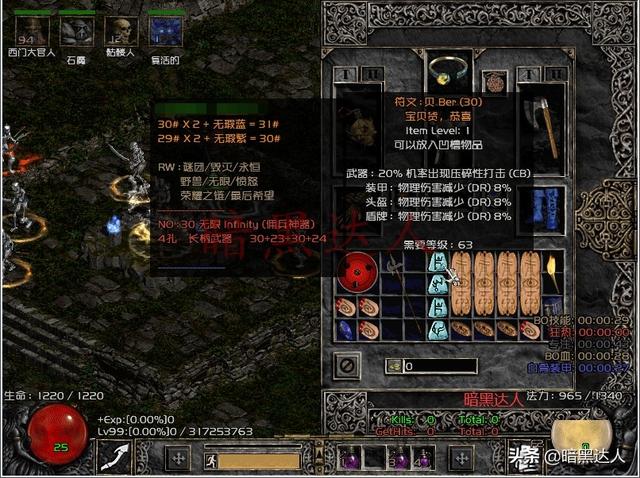Open the left-click skill selector
Viewport: 640px width, 478px height.
pyautogui.click(x=113, y=458)
